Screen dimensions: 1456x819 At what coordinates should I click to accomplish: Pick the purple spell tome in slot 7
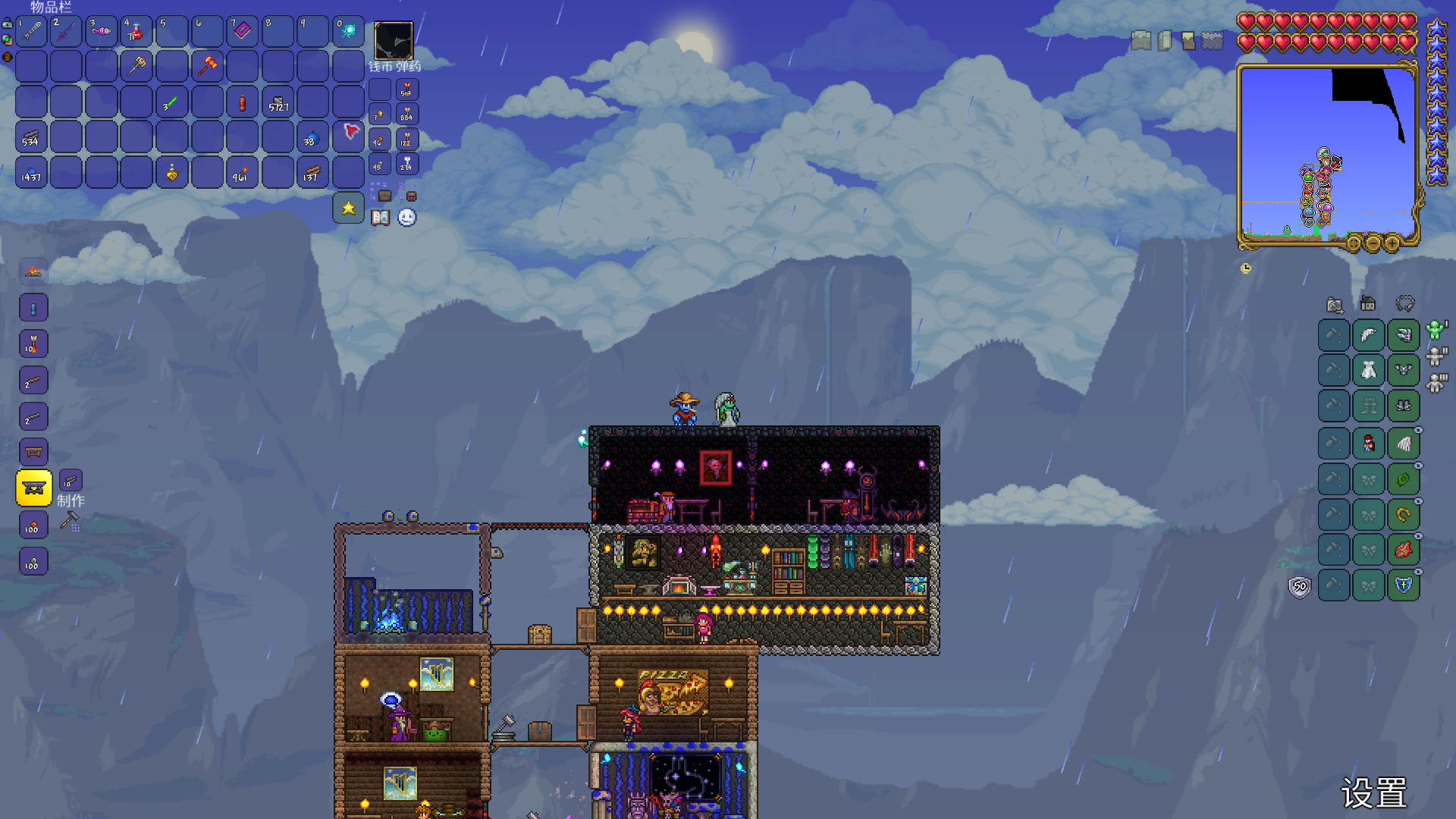point(243,31)
